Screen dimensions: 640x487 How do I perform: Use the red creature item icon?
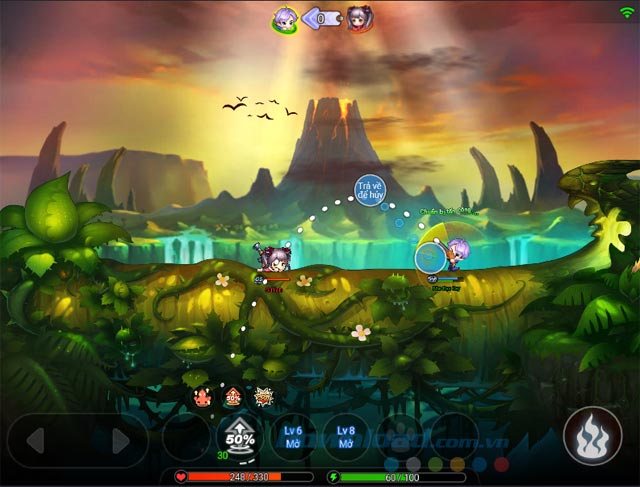pos(202,397)
